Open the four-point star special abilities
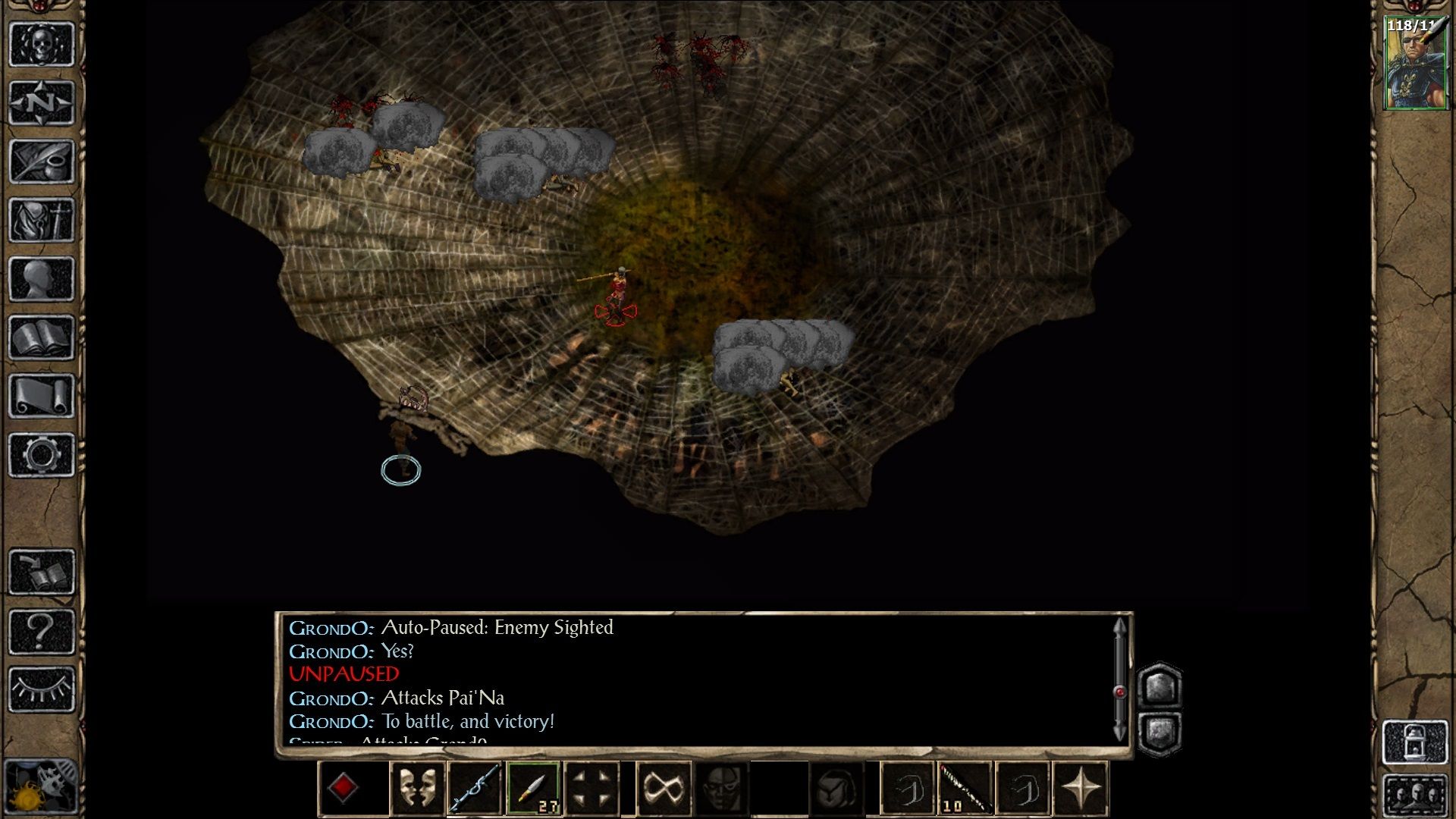1456x819 pixels. click(x=1081, y=788)
